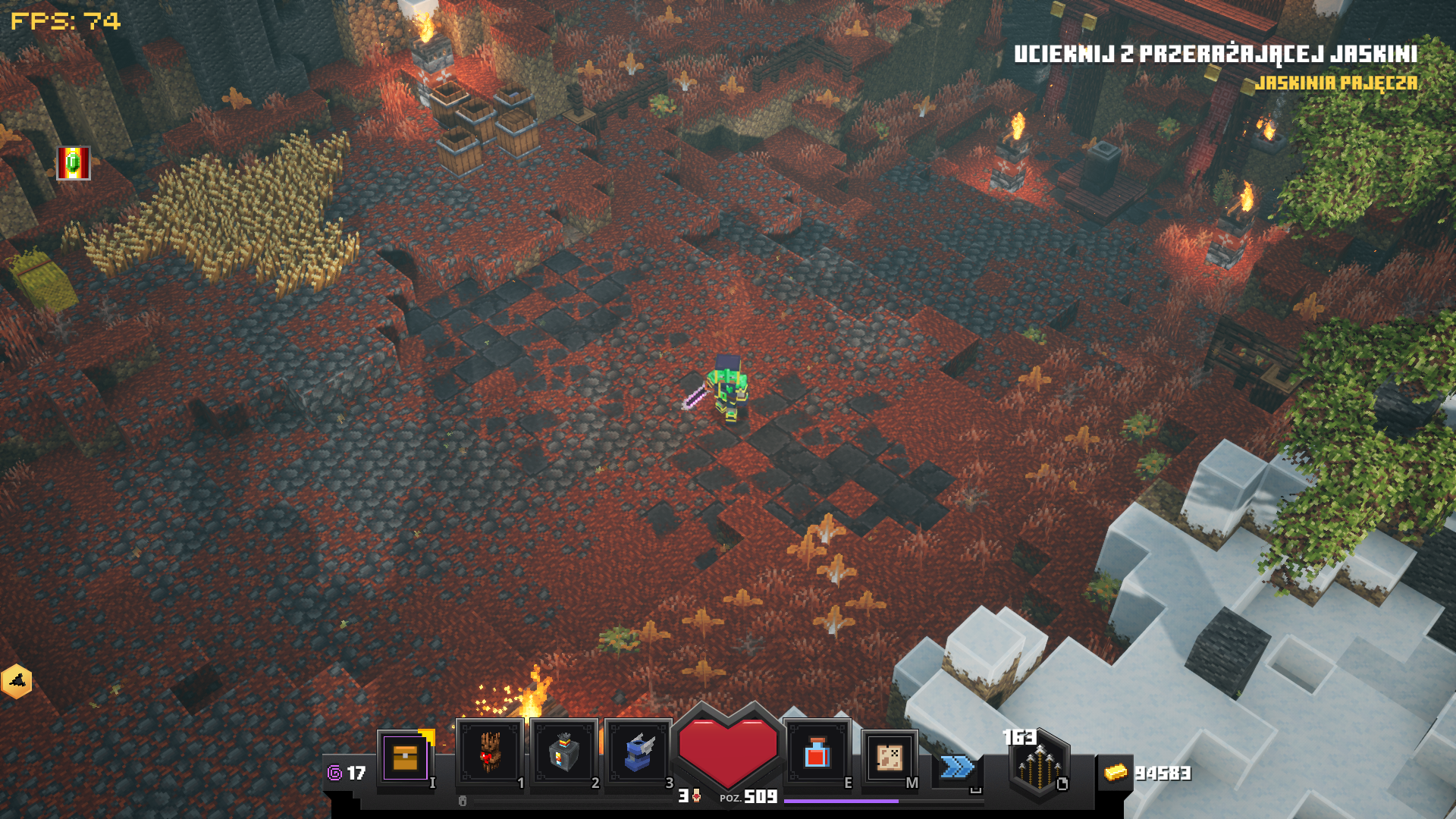1456x819 pixels.
Task: Trigger the blue double-arrow dodge roll
Action: 957,767
